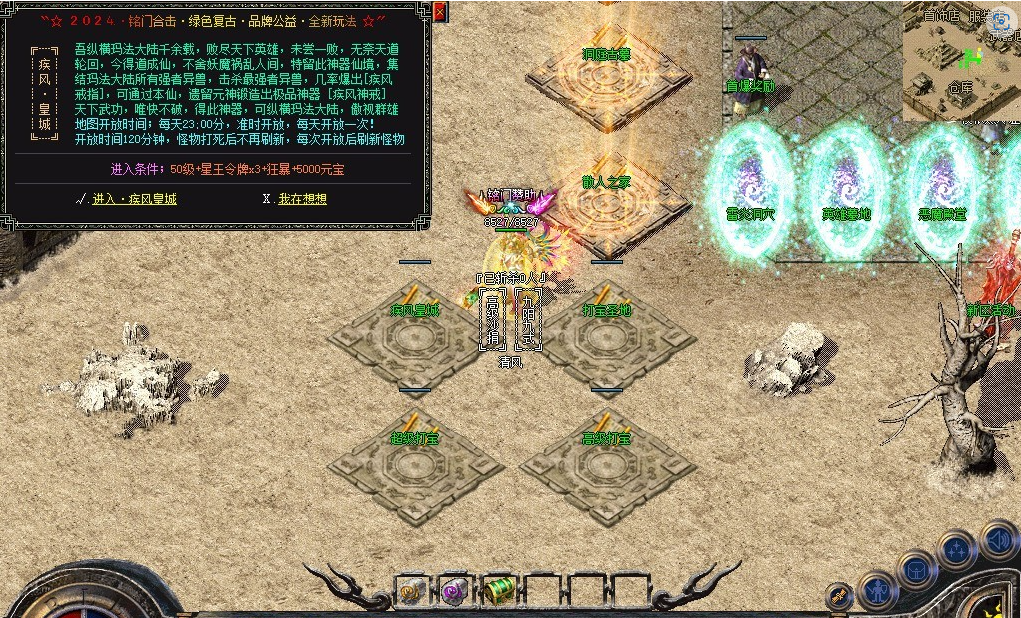
Task: Open the bag inventory button
Action: point(917,570)
